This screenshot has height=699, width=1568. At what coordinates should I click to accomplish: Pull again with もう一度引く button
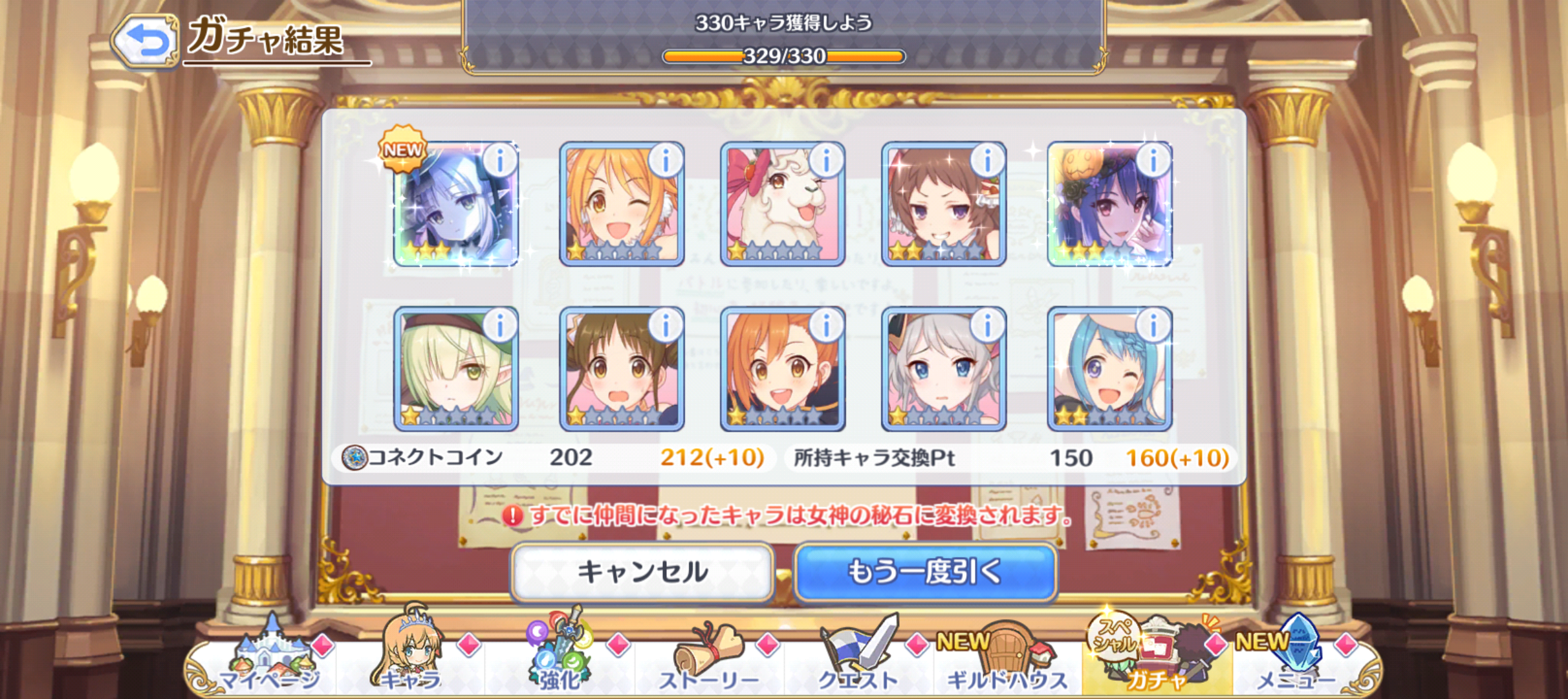click(925, 572)
